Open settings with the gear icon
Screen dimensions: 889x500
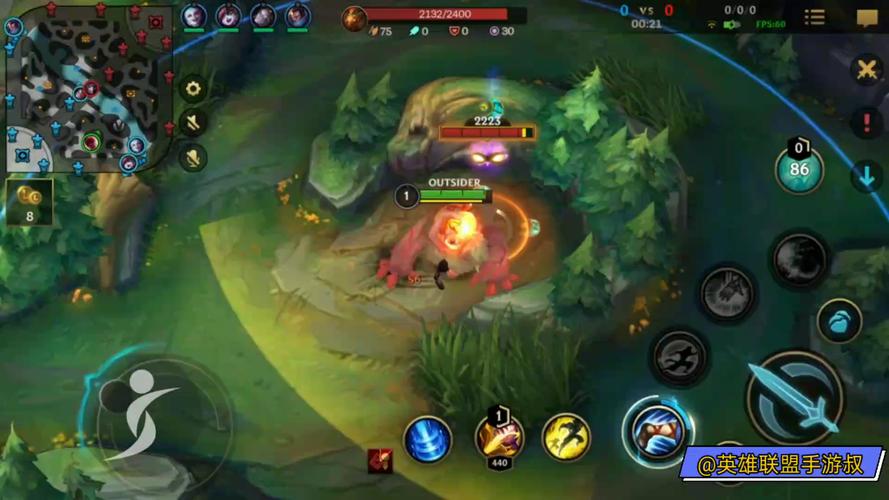[x=193, y=88]
